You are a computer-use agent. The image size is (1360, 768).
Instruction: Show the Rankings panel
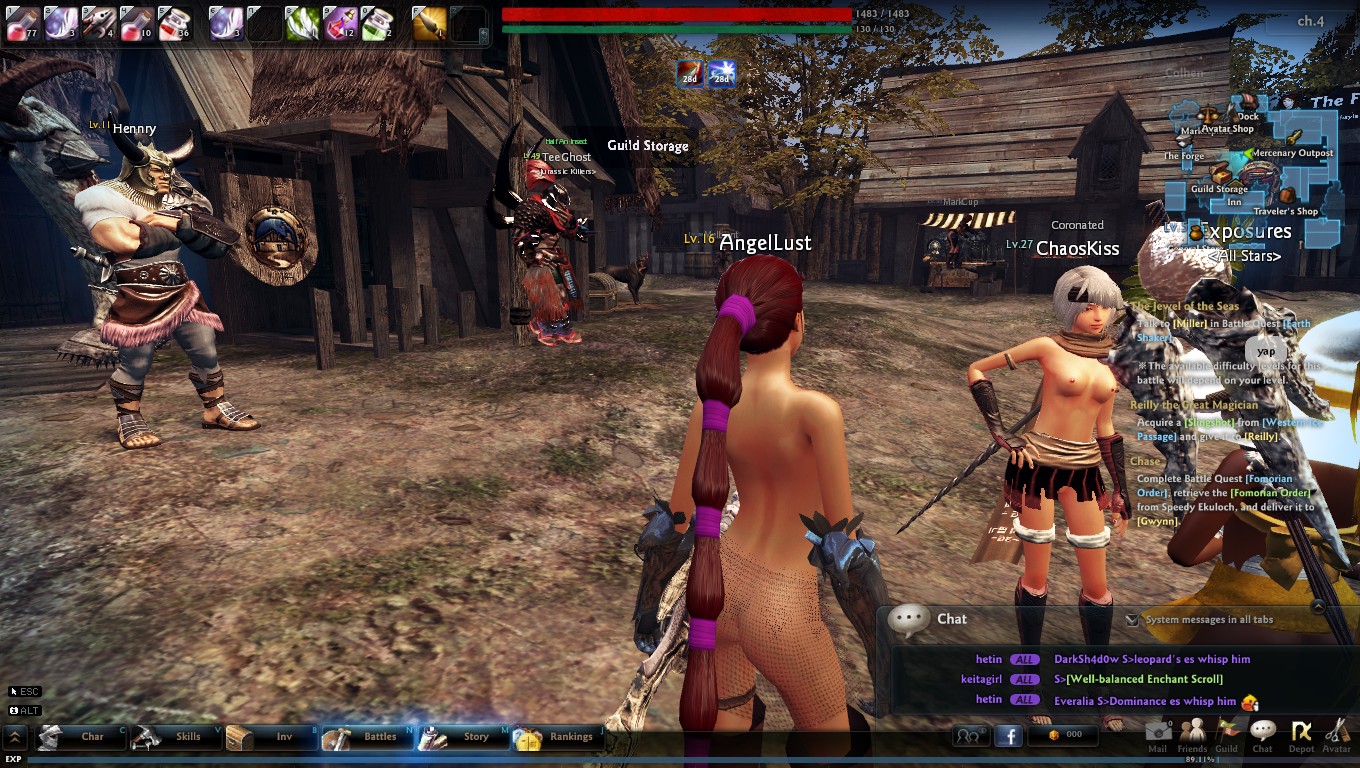[558, 737]
